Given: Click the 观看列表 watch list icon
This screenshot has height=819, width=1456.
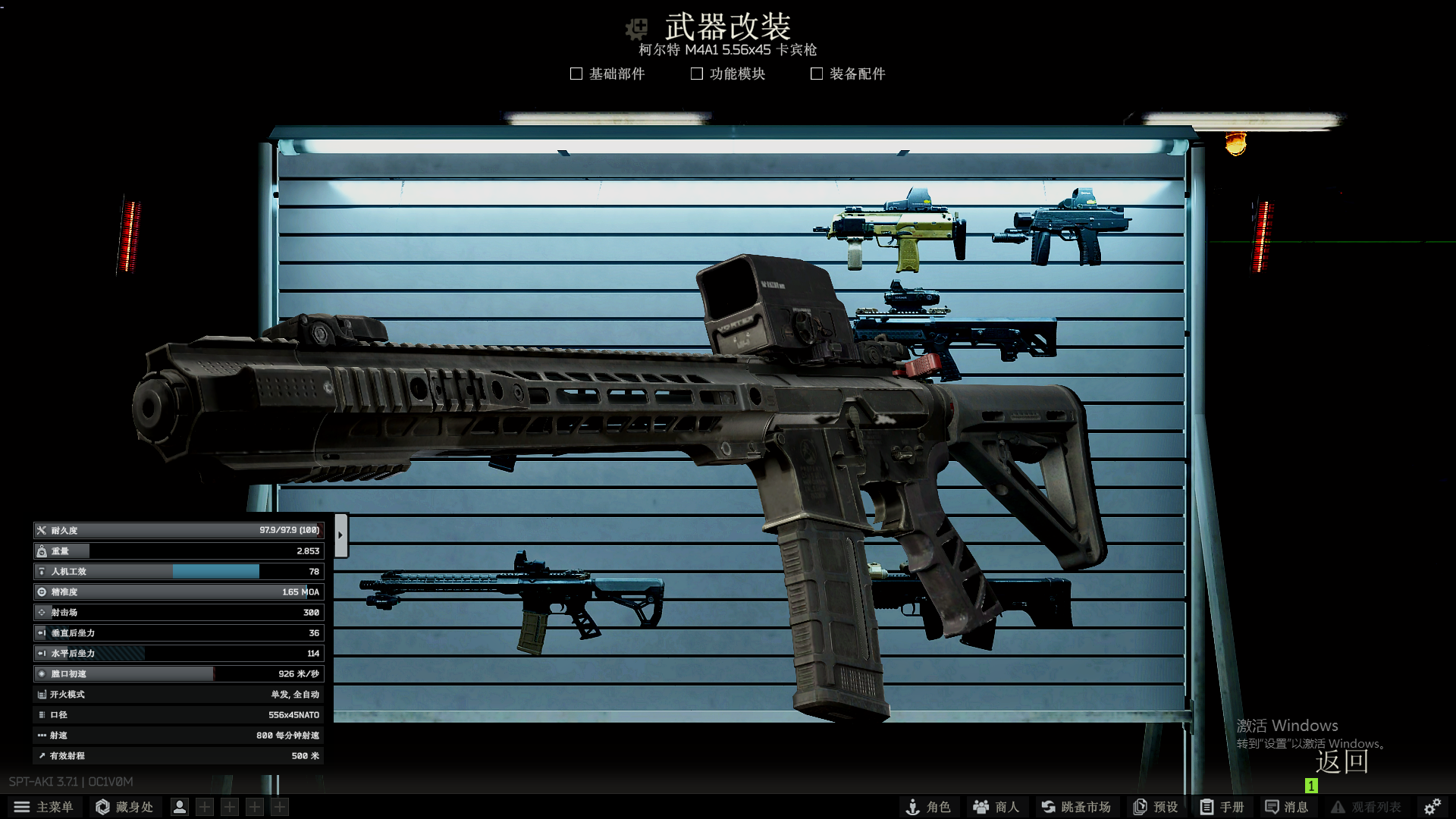Looking at the screenshot, I should click(1362, 807).
